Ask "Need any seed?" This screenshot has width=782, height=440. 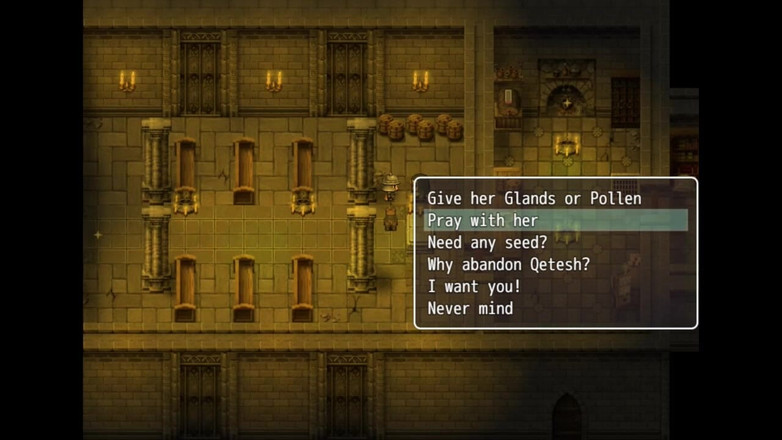tap(485, 243)
